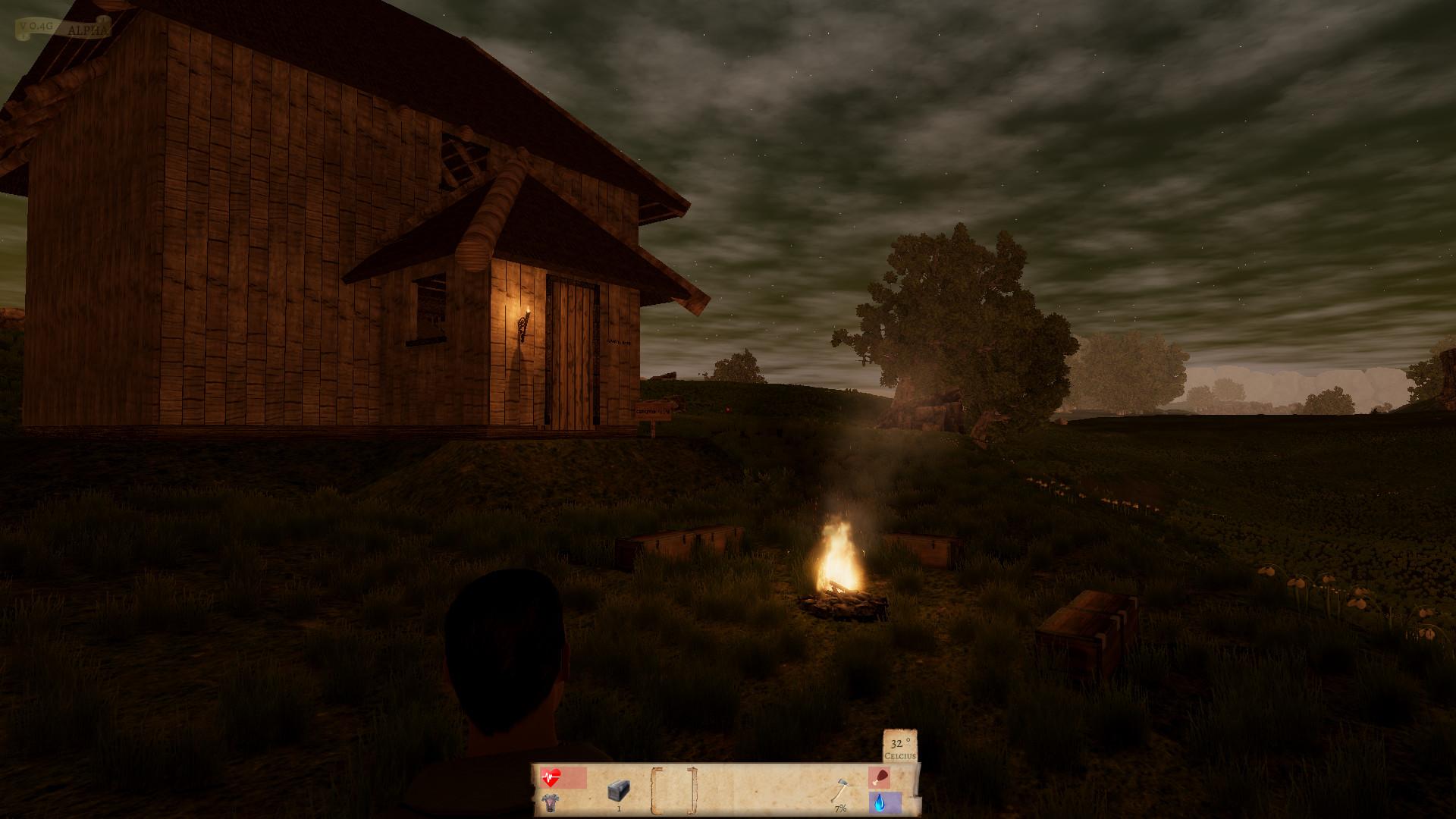Select the meat drumstick hunger icon
Viewport: 1456px width, 819px height.
[880, 776]
